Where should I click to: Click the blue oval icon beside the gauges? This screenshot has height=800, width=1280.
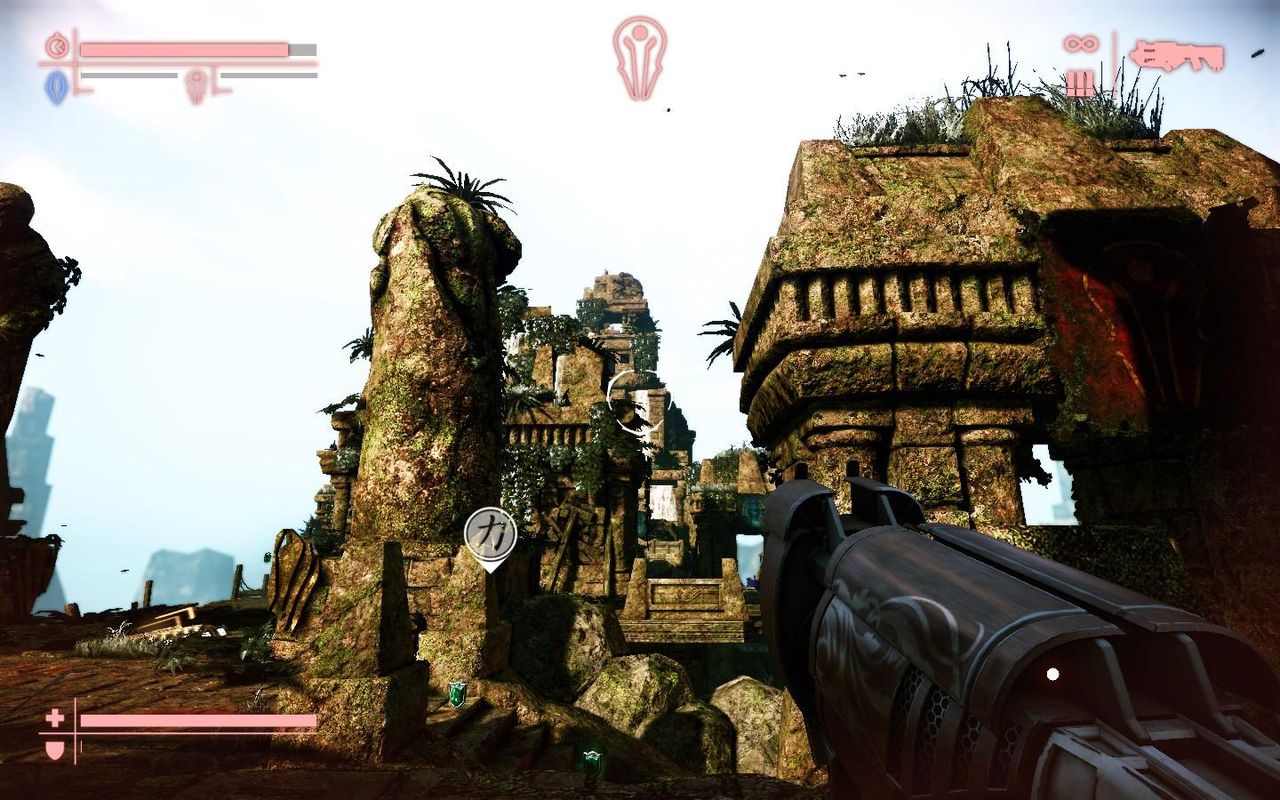pos(56,87)
